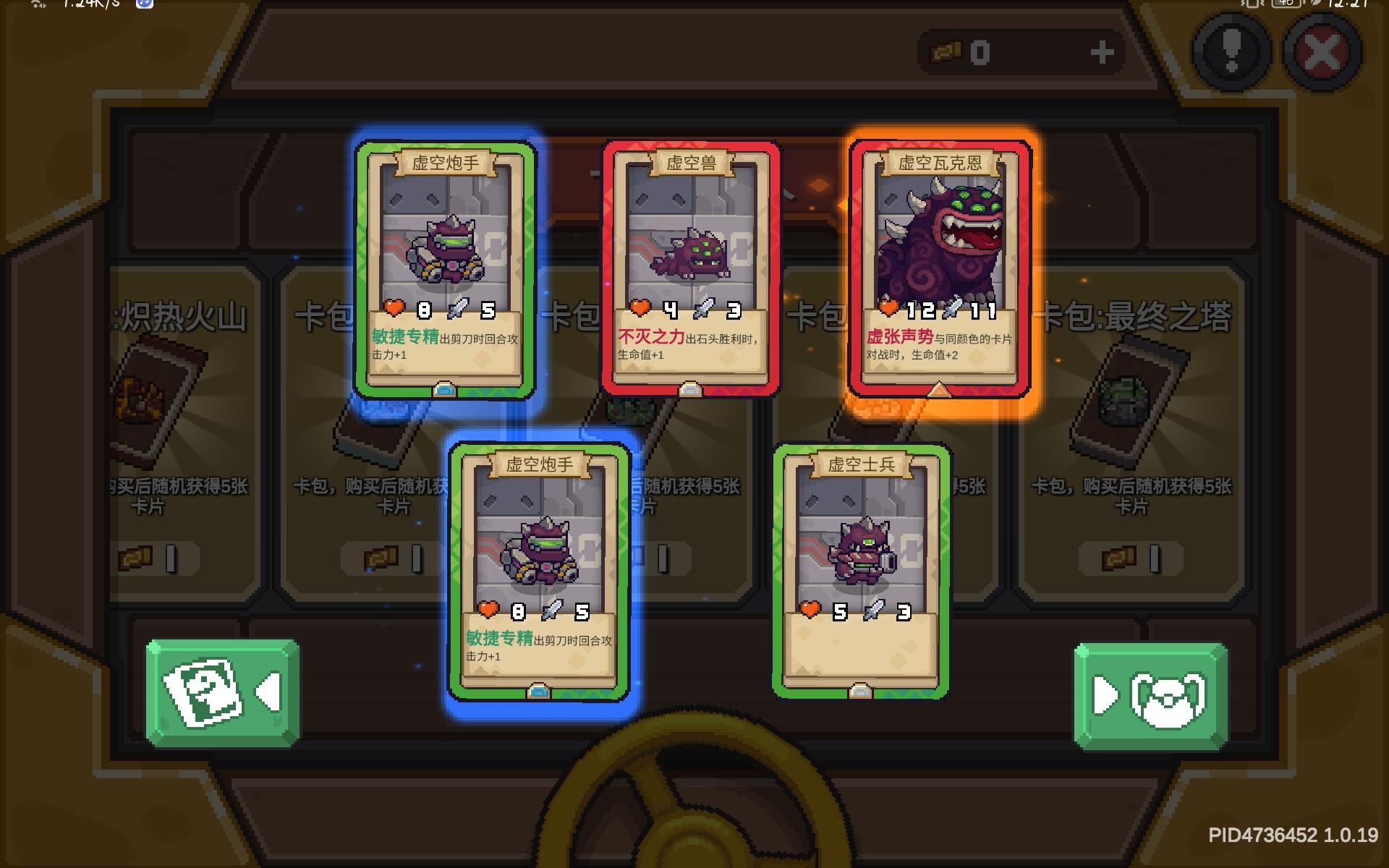Click the triangle marker under the 虚空瓦克恩 card
1389x868 pixels.
click(x=940, y=389)
